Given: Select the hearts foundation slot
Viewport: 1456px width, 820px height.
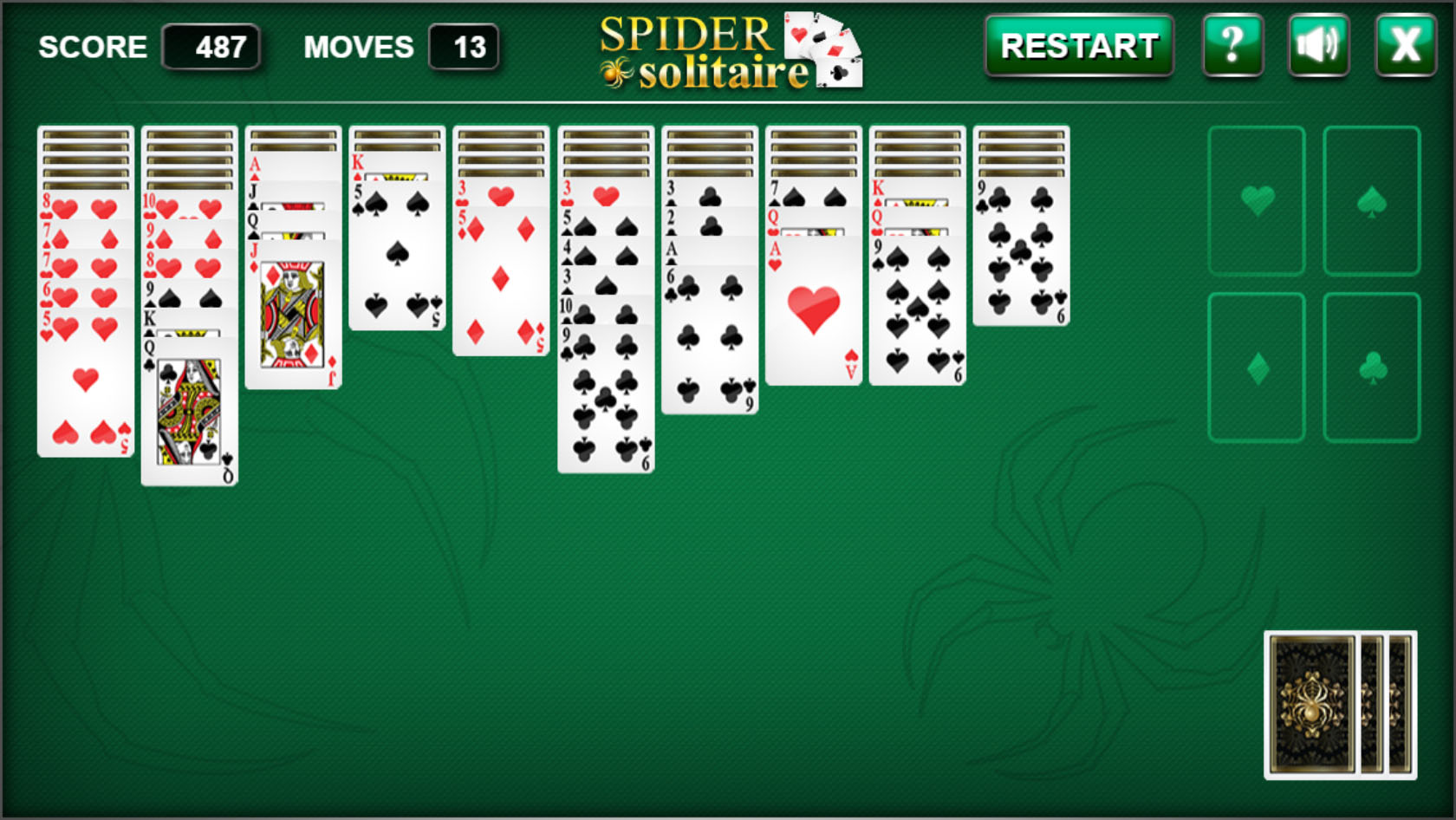Looking at the screenshot, I should pos(1257,199).
